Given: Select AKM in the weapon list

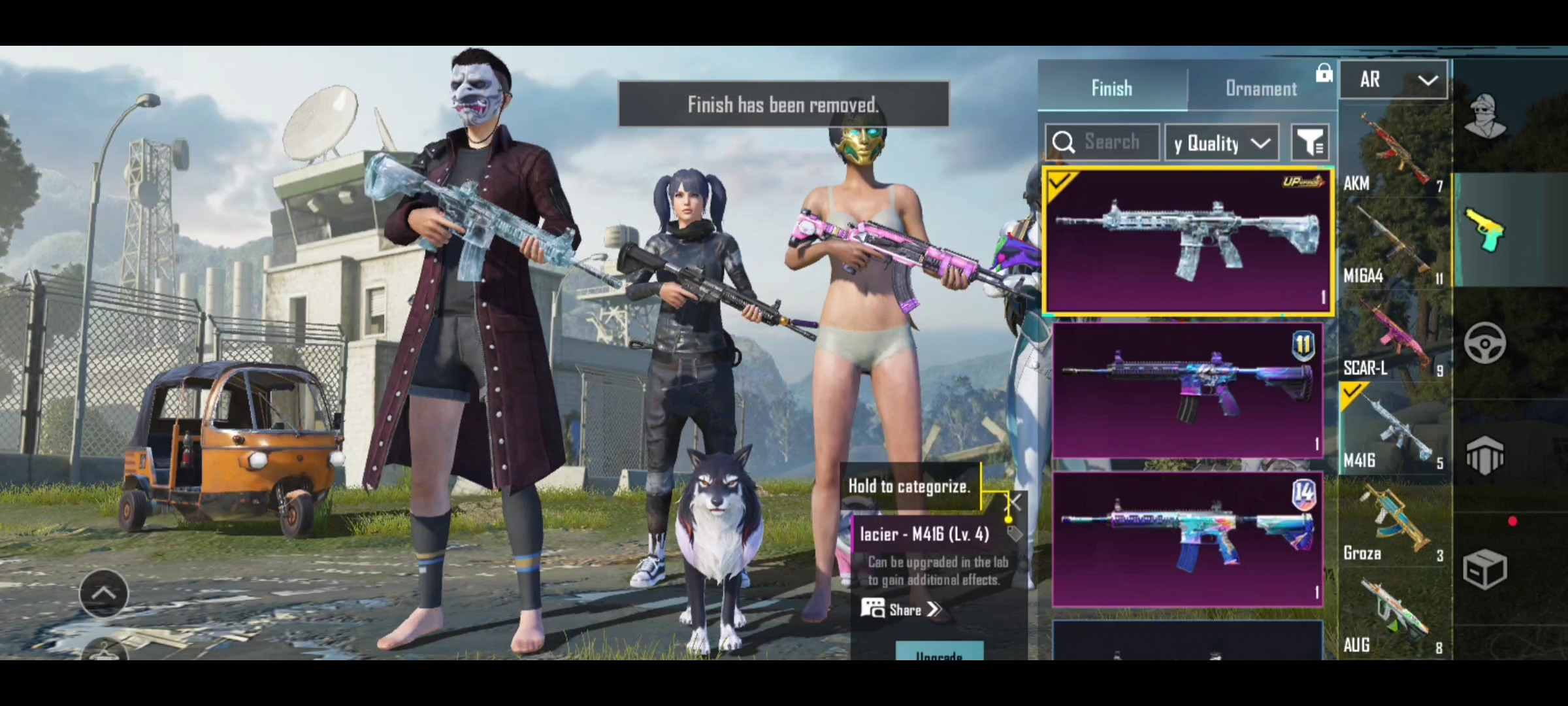Looking at the screenshot, I should click(1394, 154).
